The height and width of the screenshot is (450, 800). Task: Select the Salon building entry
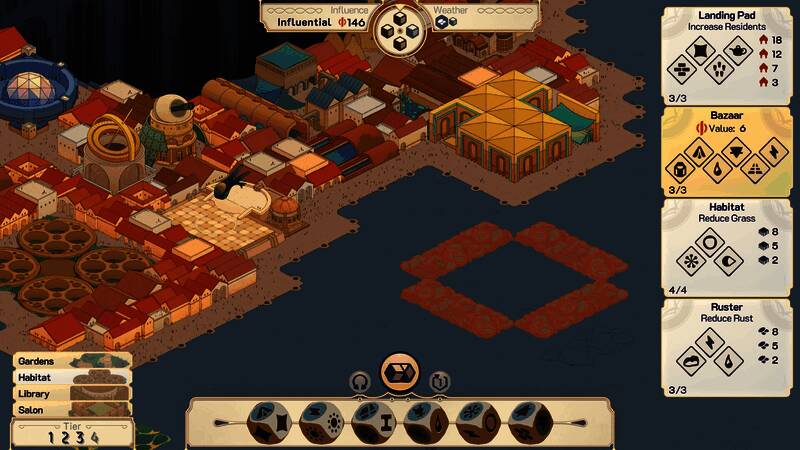click(x=70, y=410)
